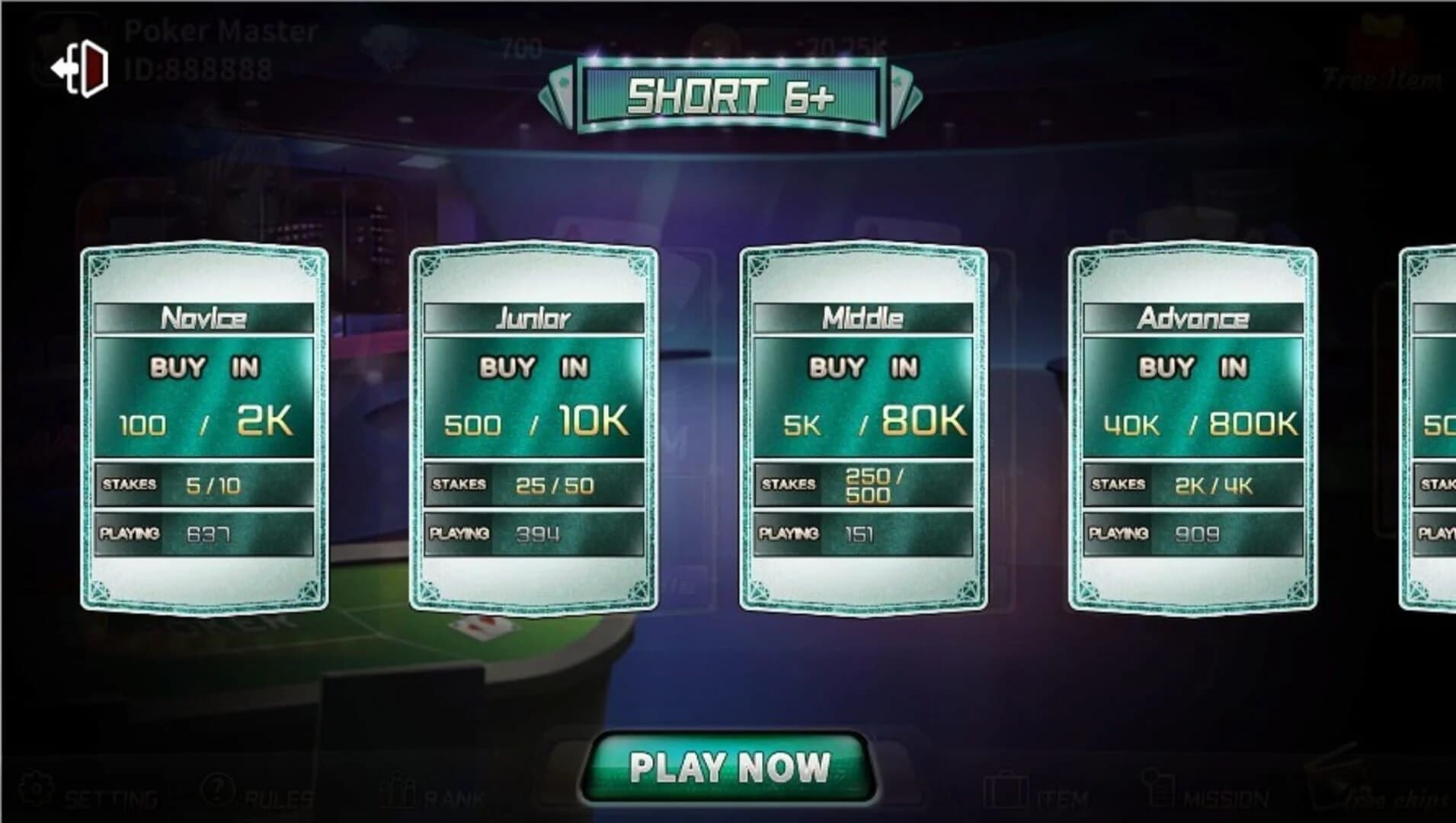
Task: Open the Poker Master profile ID:888888
Action: tap(217, 50)
